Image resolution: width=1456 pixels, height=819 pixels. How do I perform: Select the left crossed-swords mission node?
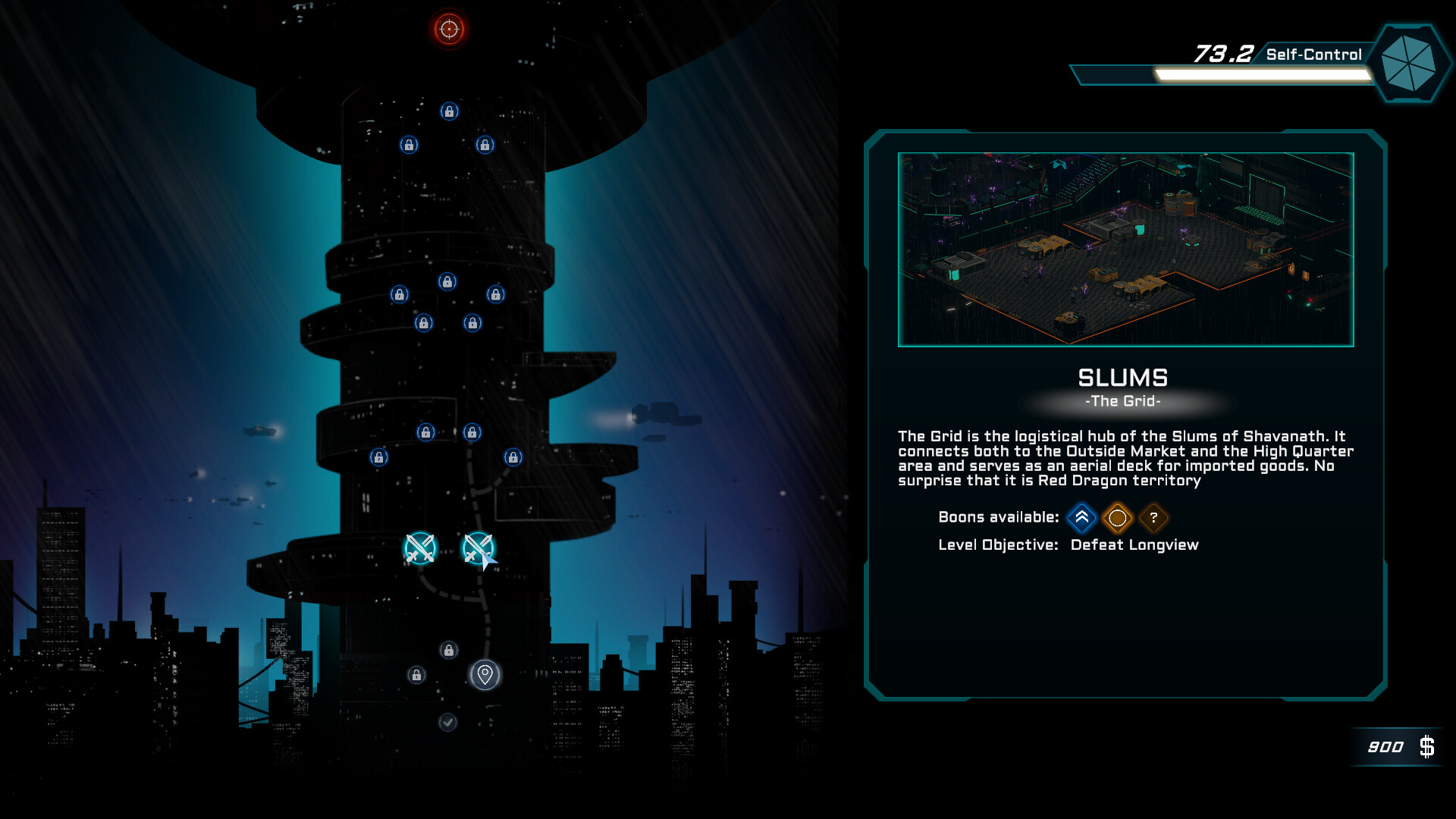point(419,549)
